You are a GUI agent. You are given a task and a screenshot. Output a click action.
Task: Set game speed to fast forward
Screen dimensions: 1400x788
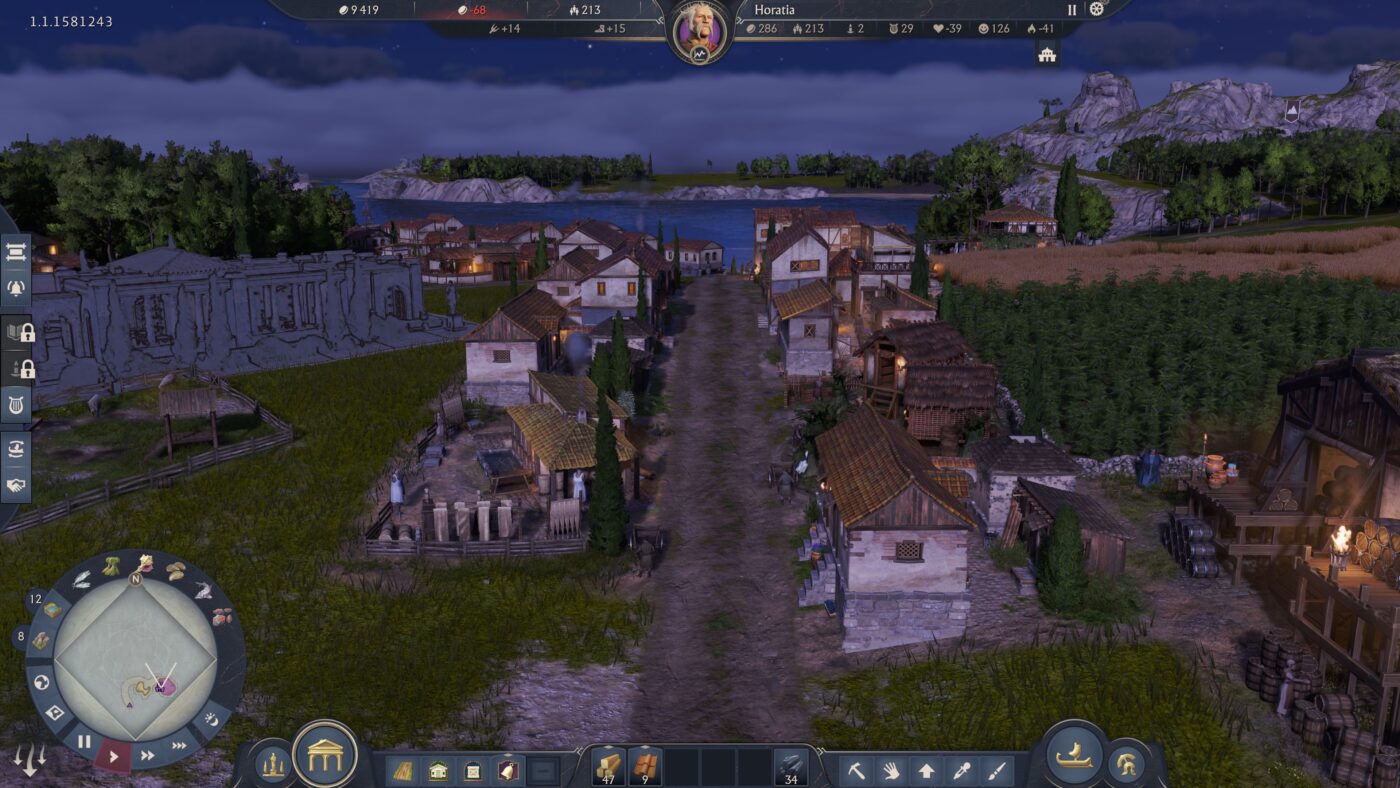tap(147, 755)
